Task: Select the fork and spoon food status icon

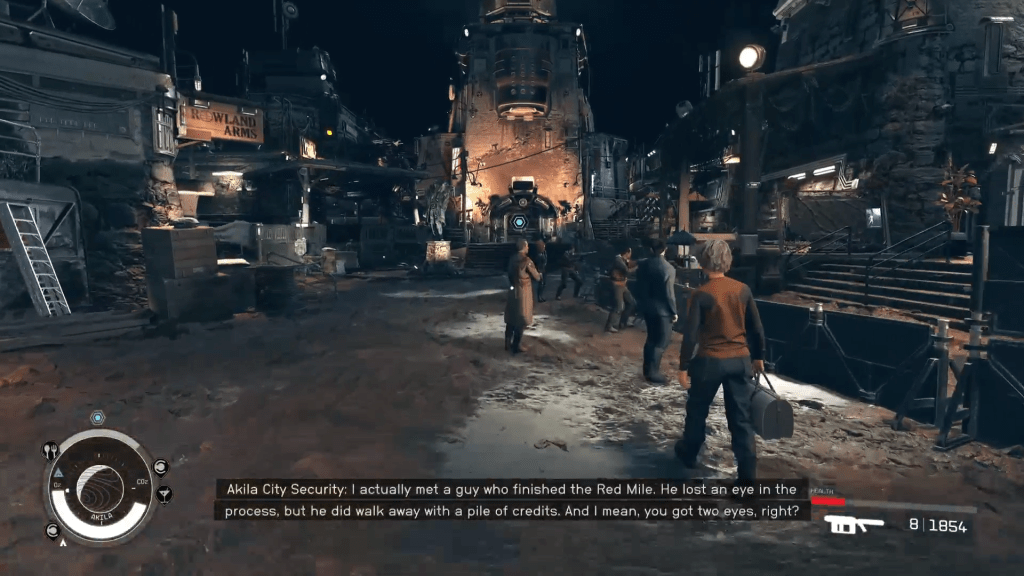Action: [51, 451]
